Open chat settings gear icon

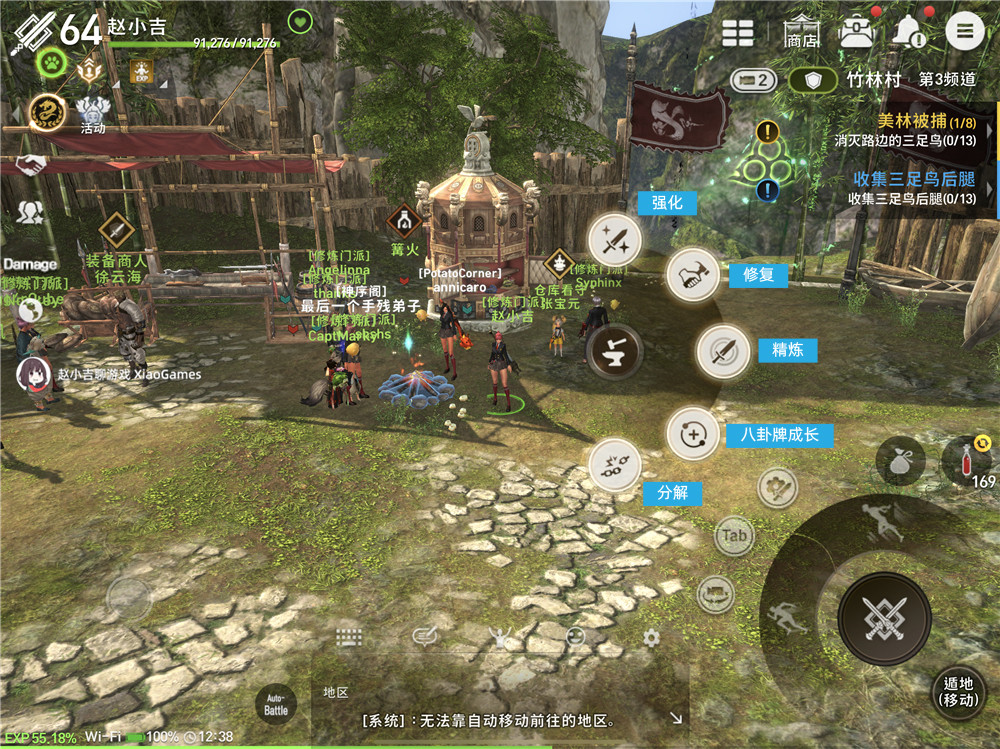tap(651, 638)
